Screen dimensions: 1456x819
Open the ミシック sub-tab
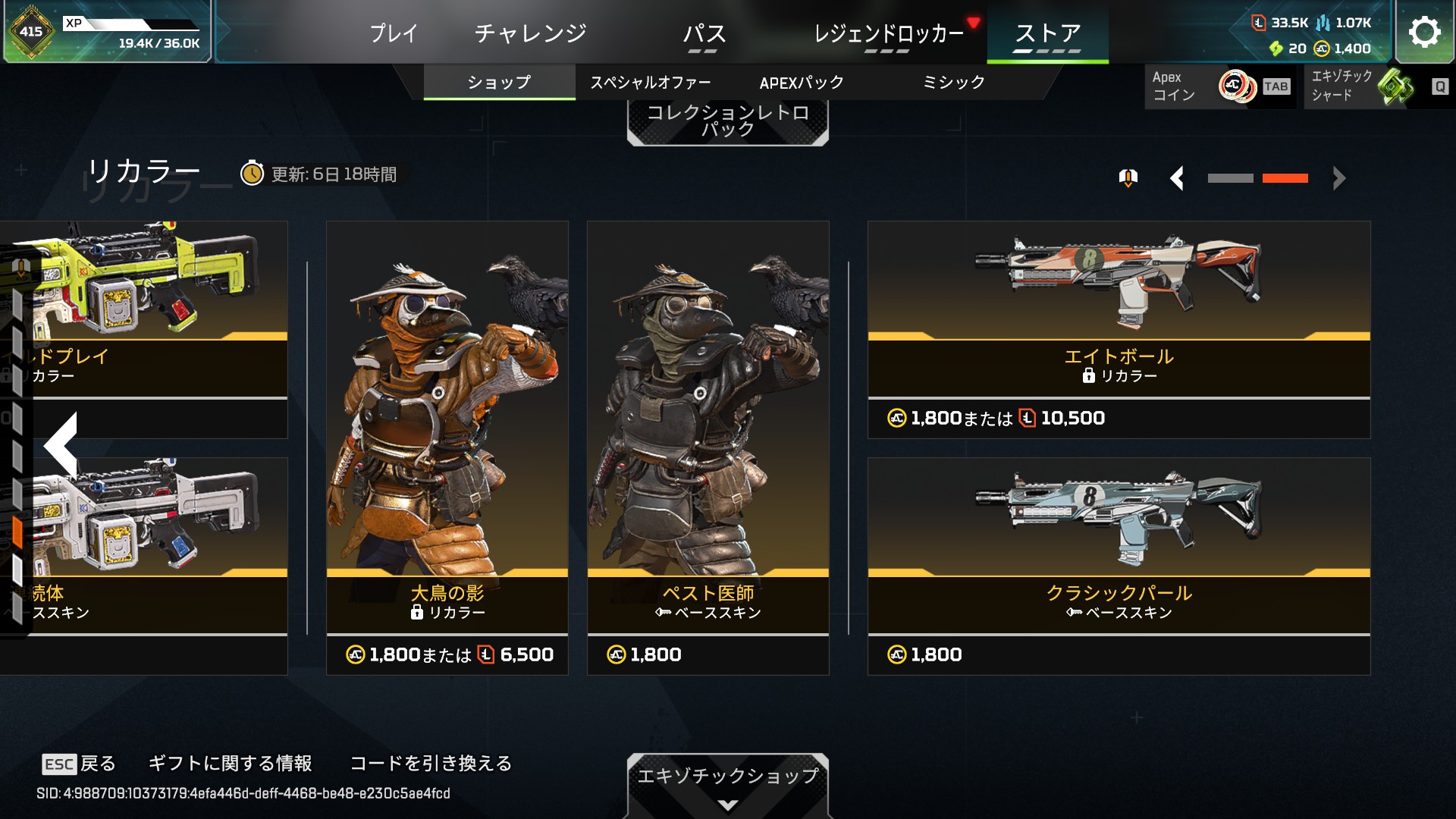coord(953,83)
